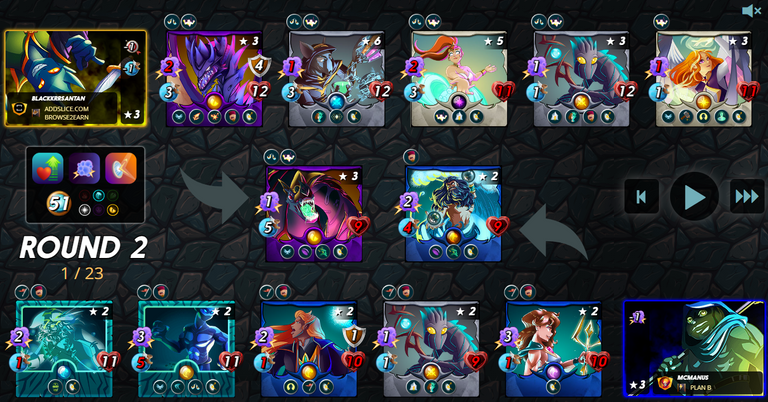The width and height of the screenshot is (768, 402).
Task: Play the battle replay
Action: pyautogui.click(x=694, y=196)
